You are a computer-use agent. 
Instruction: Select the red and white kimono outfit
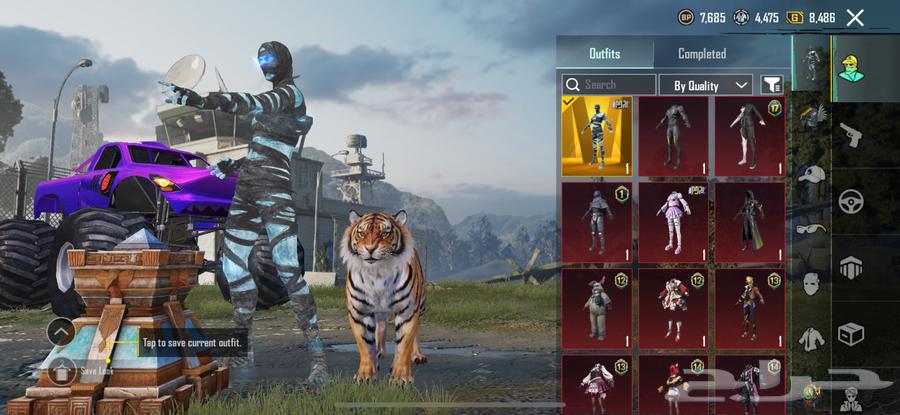pyautogui.click(x=673, y=307)
